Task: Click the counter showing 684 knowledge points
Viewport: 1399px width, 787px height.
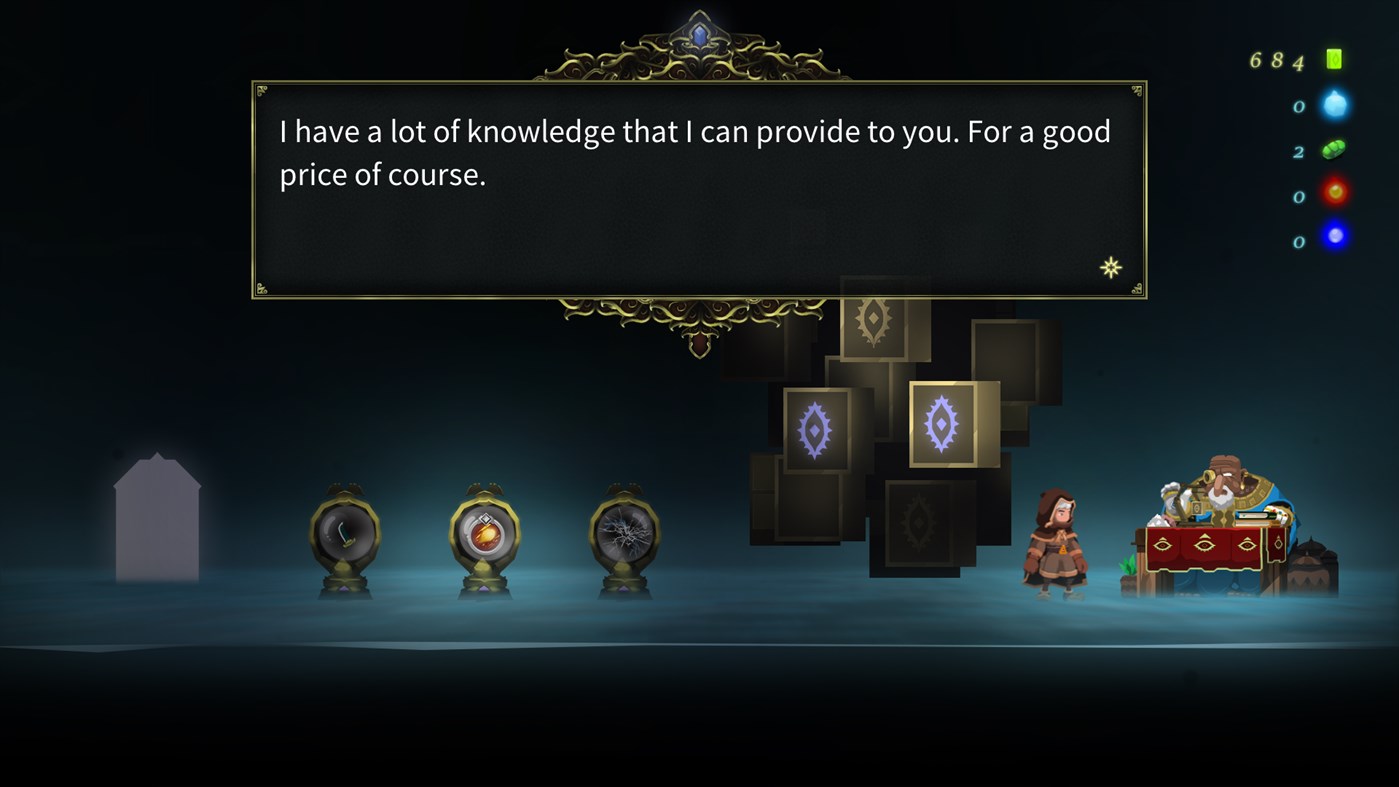Action: click(1275, 60)
